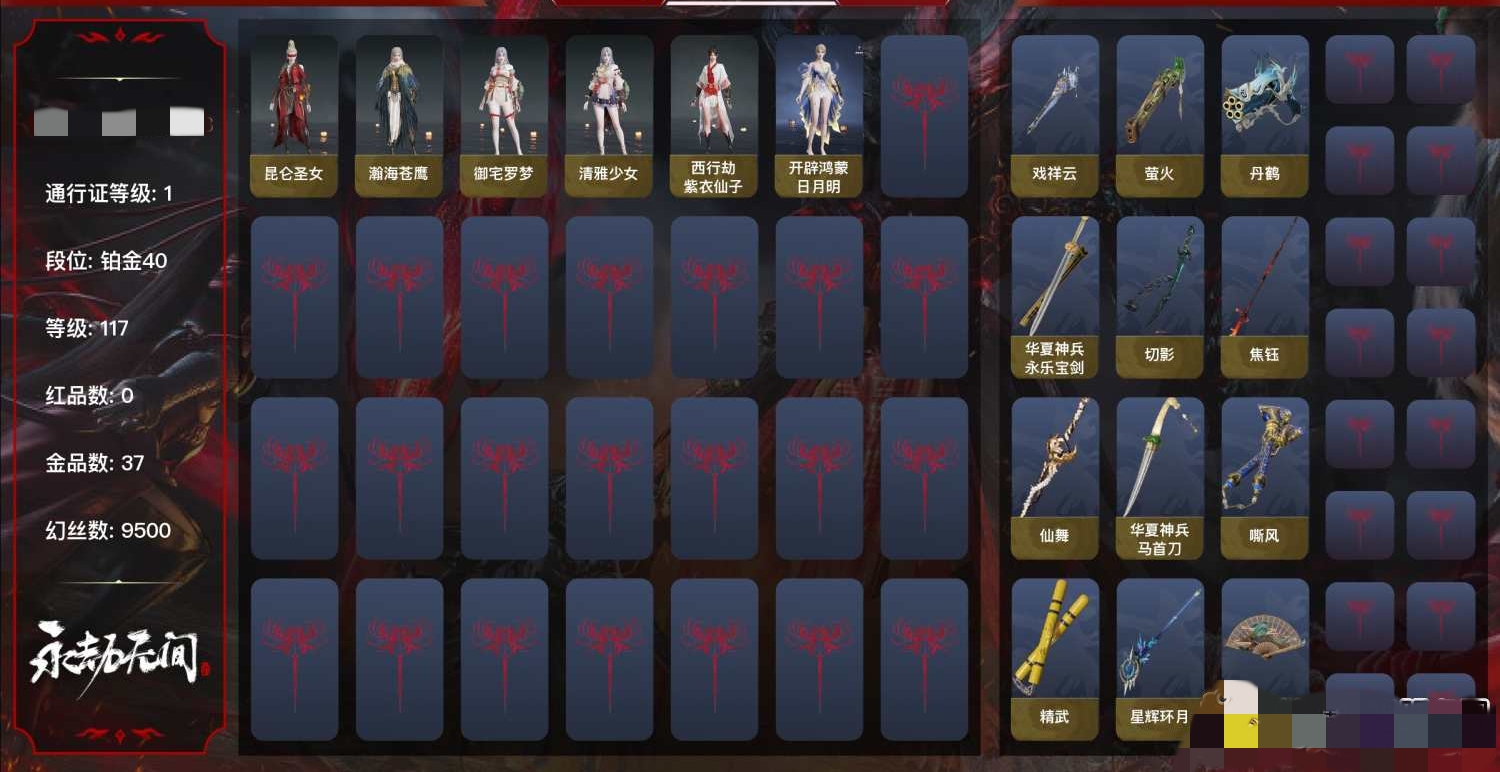View the 日月明 skin card
Screen dimensions: 1500x772
click(x=819, y=116)
